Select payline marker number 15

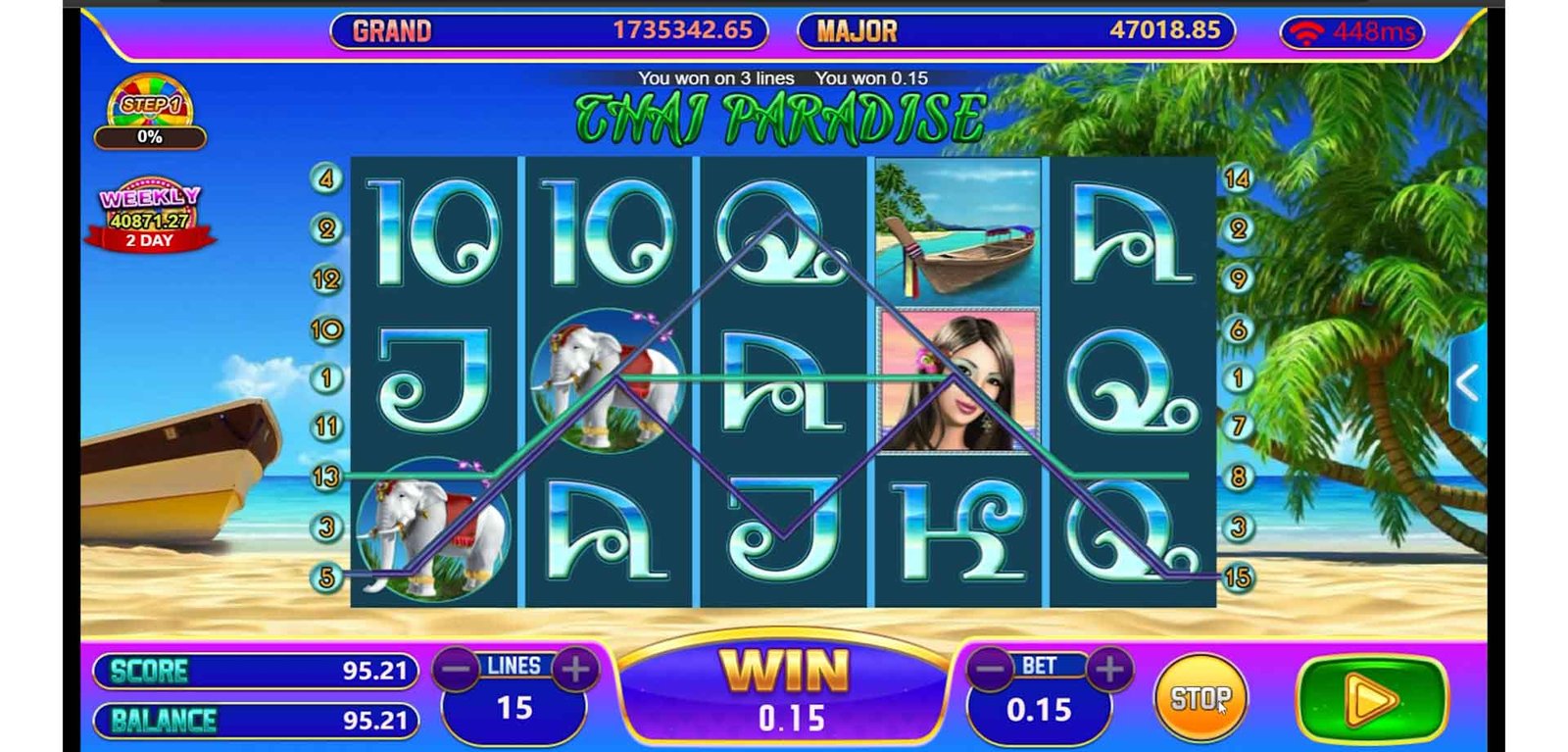[x=1237, y=577]
